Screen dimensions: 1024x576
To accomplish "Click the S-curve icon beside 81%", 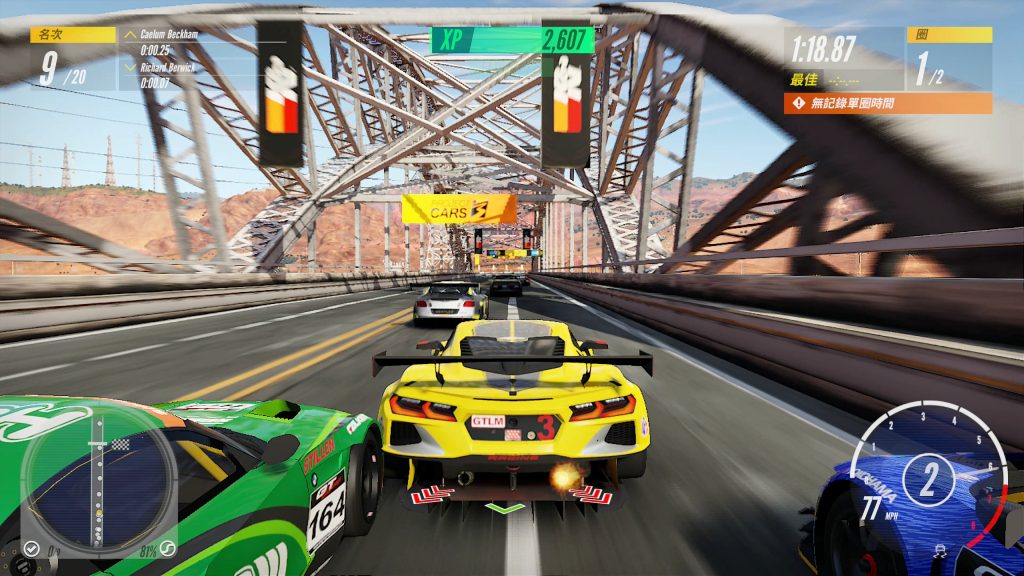I will pyautogui.click(x=169, y=549).
